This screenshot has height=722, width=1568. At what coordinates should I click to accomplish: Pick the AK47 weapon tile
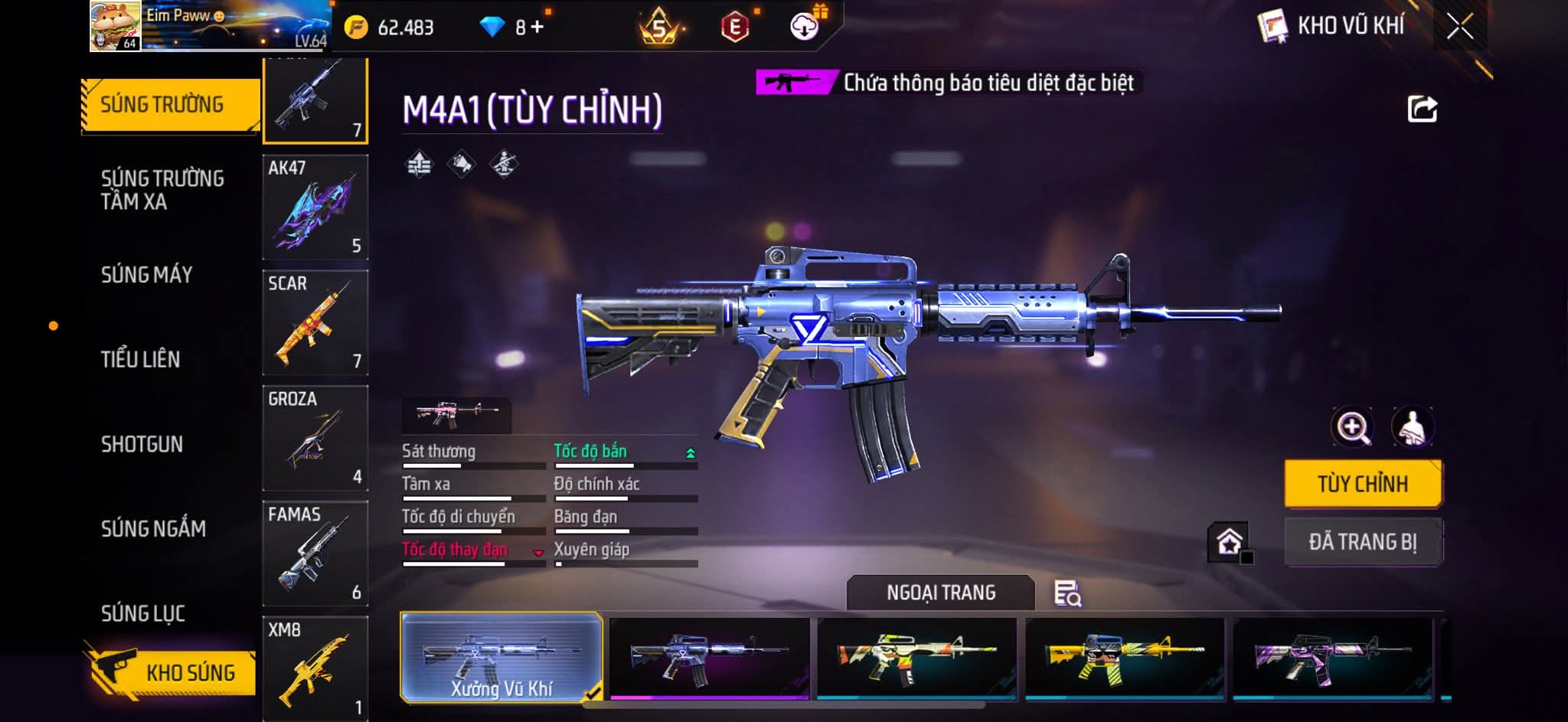tap(315, 207)
